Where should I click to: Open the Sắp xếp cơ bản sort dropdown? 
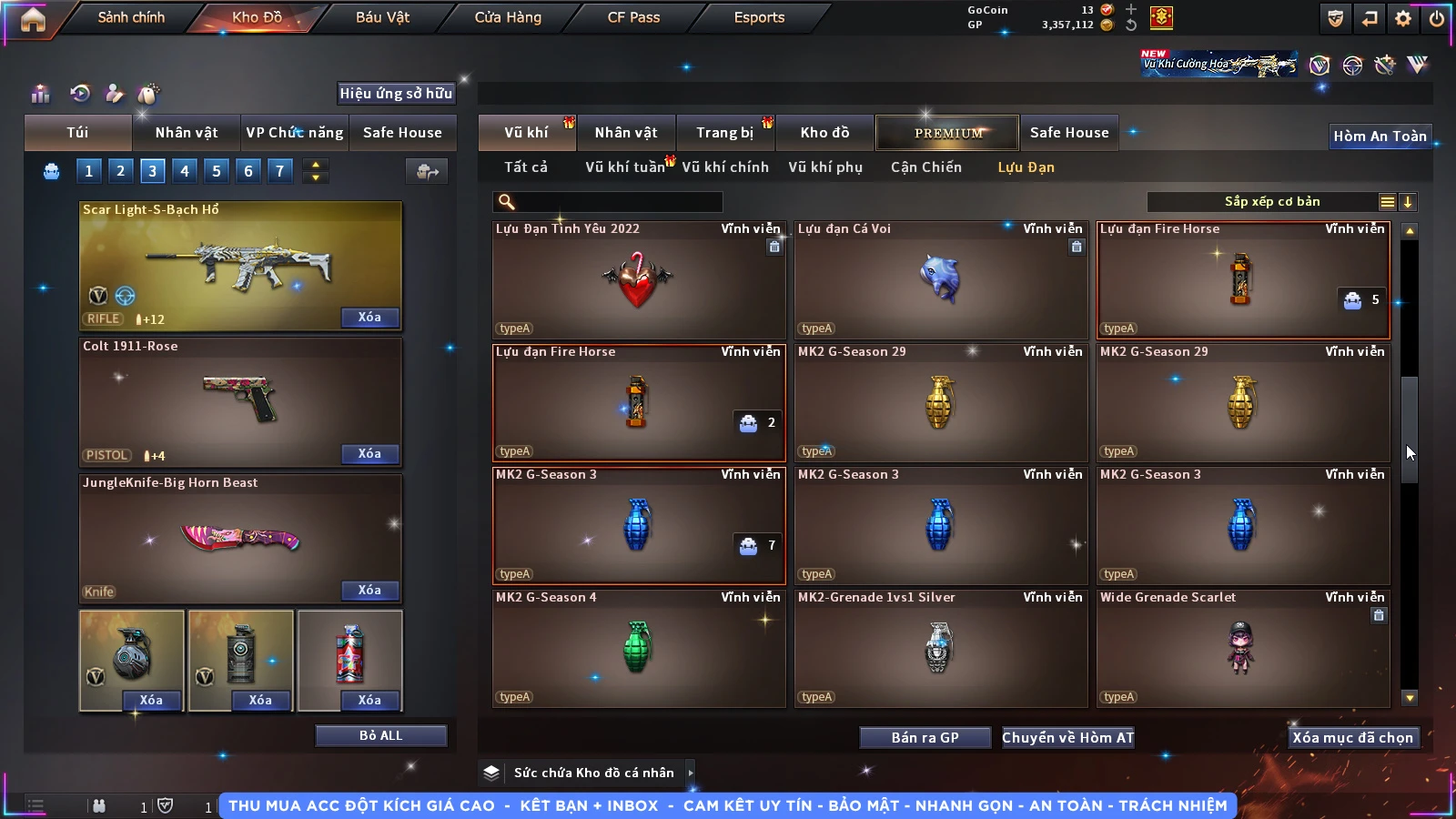point(1271,202)
